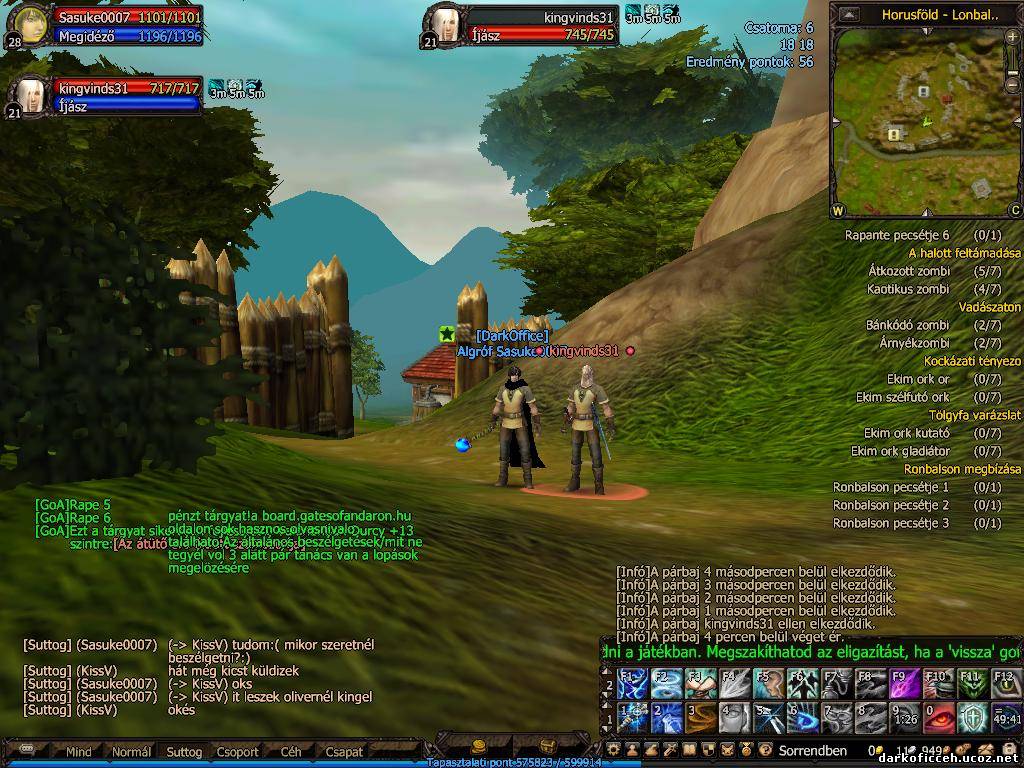1024x768 pixels.
Task: Click the W button on the minimap corner
Action: click(x=838, y=210)
